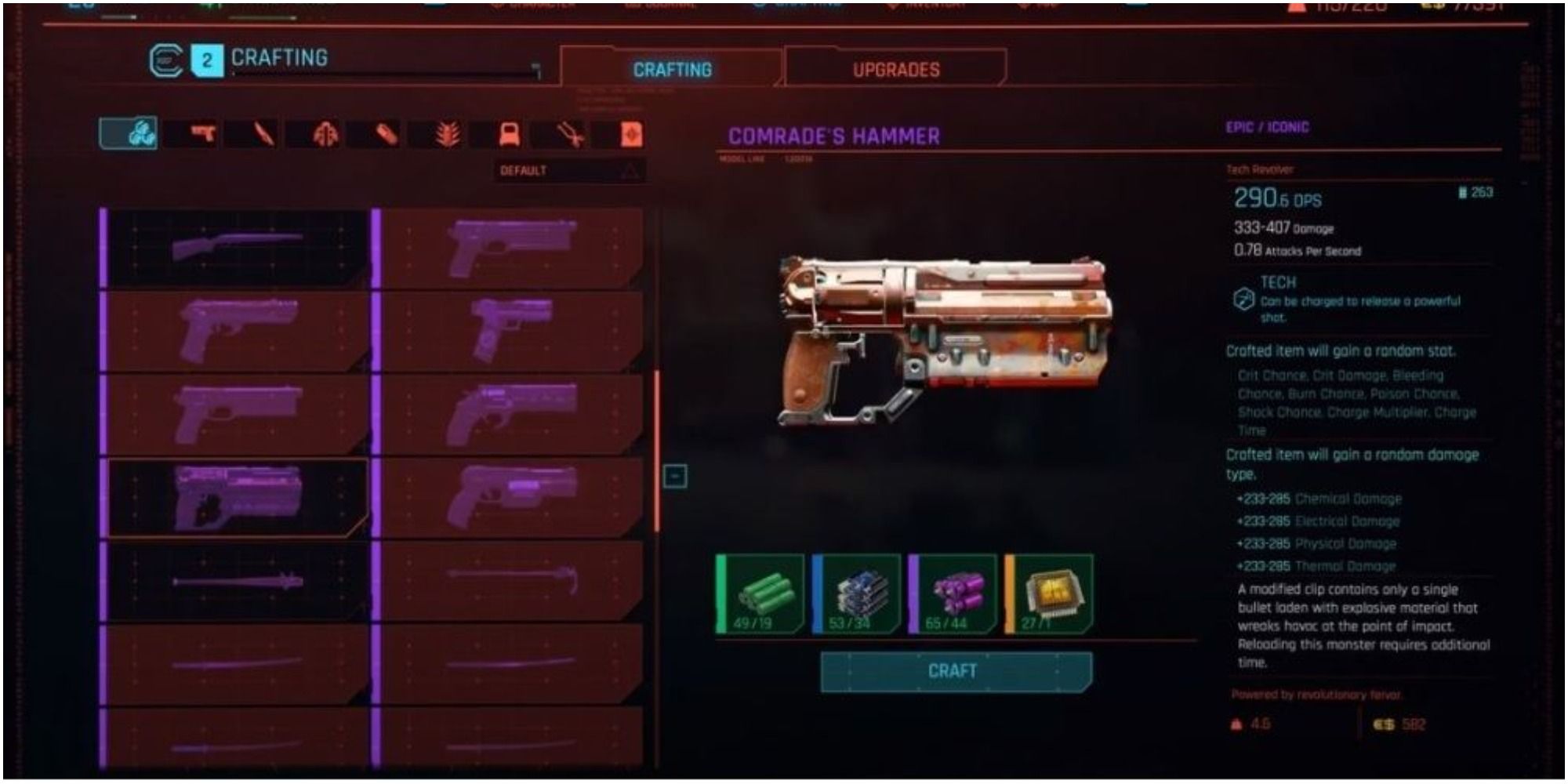The image size is (1568, 784).
Task: Open the grenades crafting category
Action: [x=385, y=136]
